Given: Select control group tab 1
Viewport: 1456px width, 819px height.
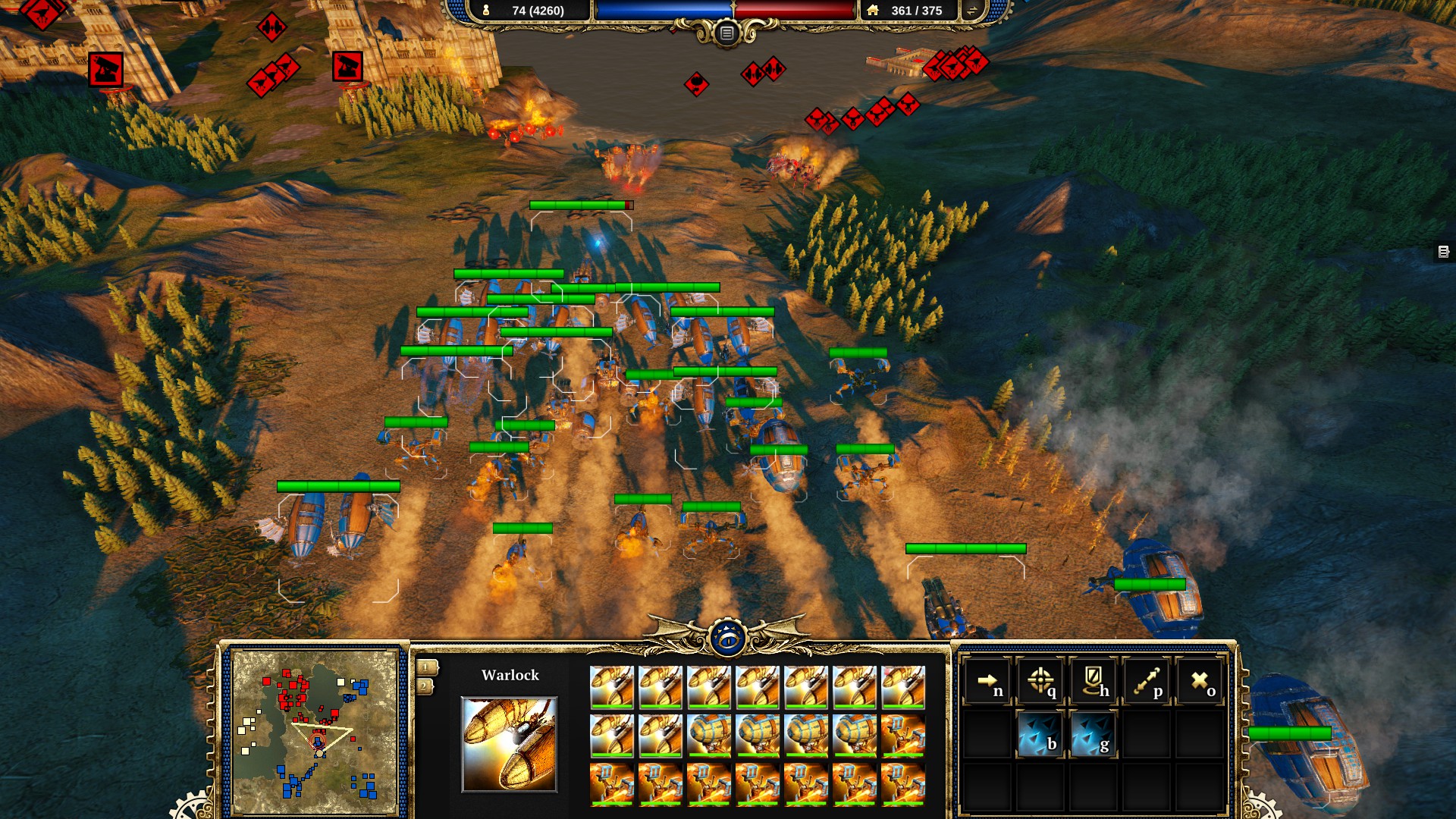Looking at the screenshot, I should coord(426,667).
